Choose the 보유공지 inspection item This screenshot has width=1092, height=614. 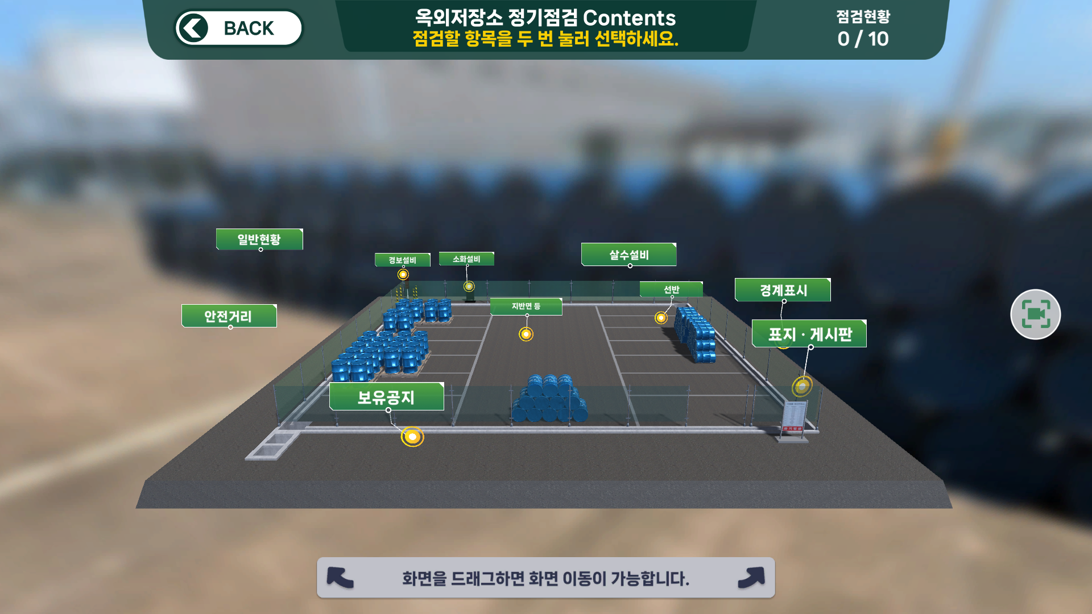pos(386,397)
